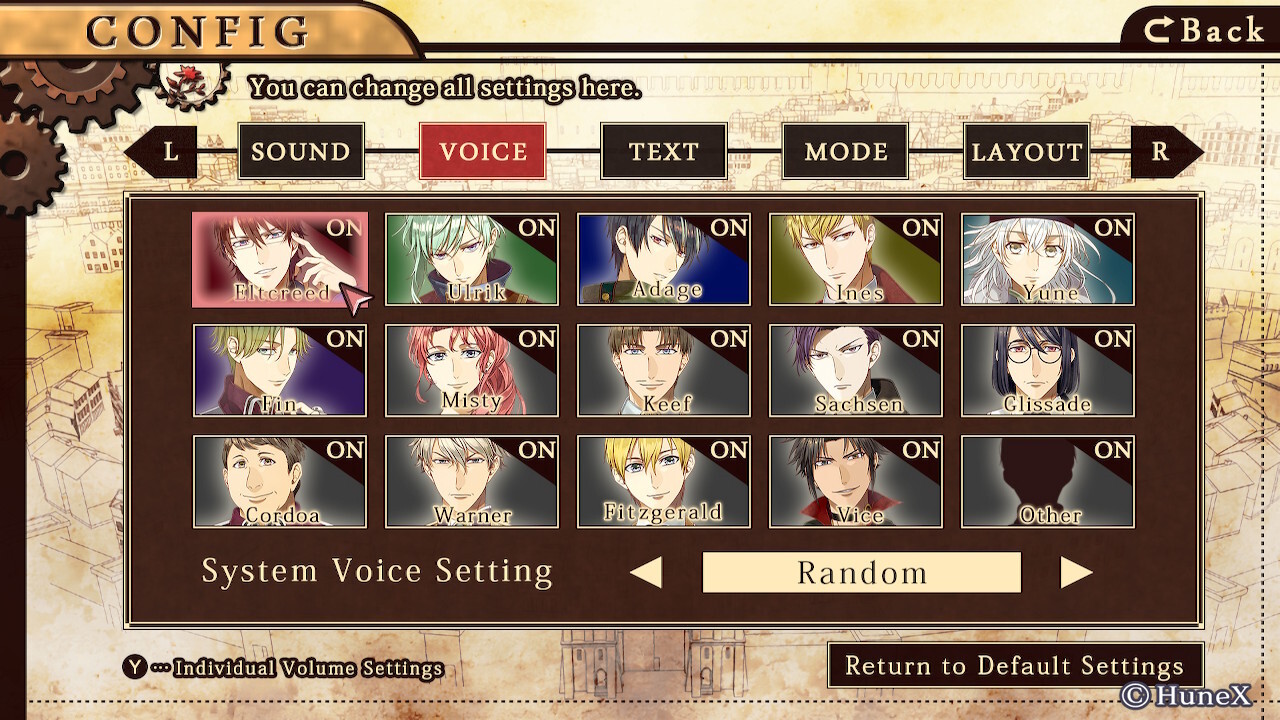Choose Return to Default Settings
Image resolution: width=1280 pixels, height=720 pixels.
tap(1014, 666)
